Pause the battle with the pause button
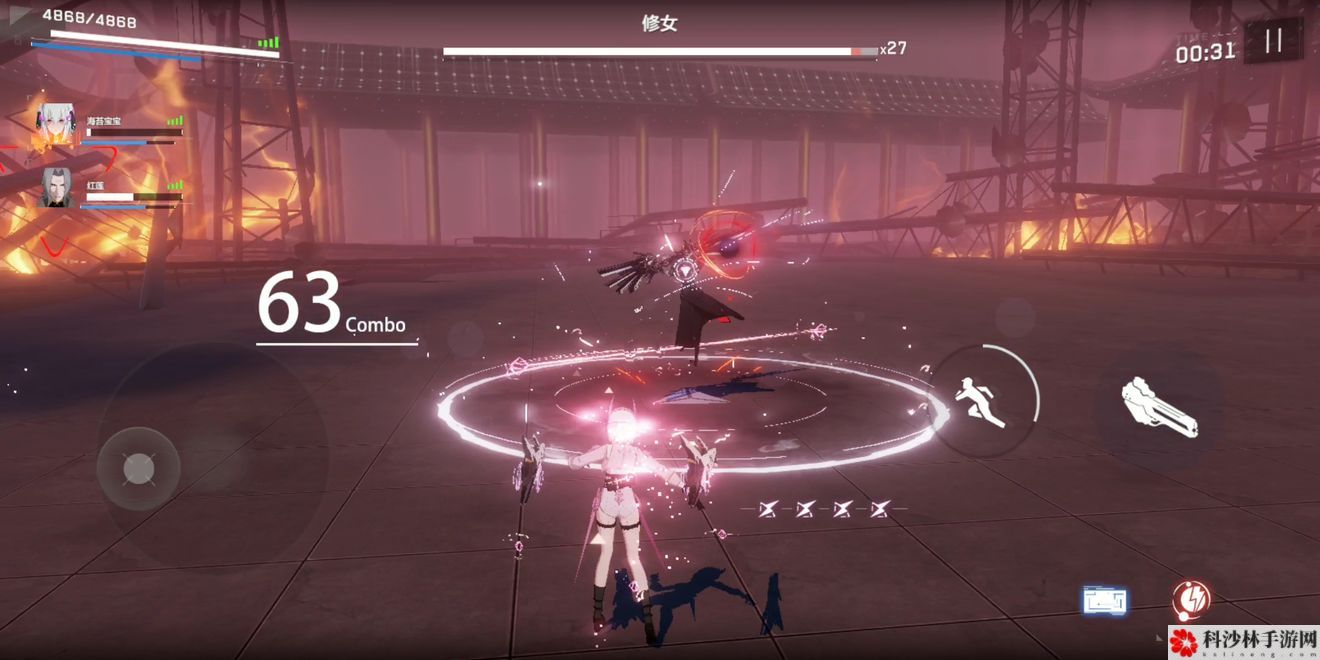The width and height of the screenshot is (1320, 660). pos(1273,41)
